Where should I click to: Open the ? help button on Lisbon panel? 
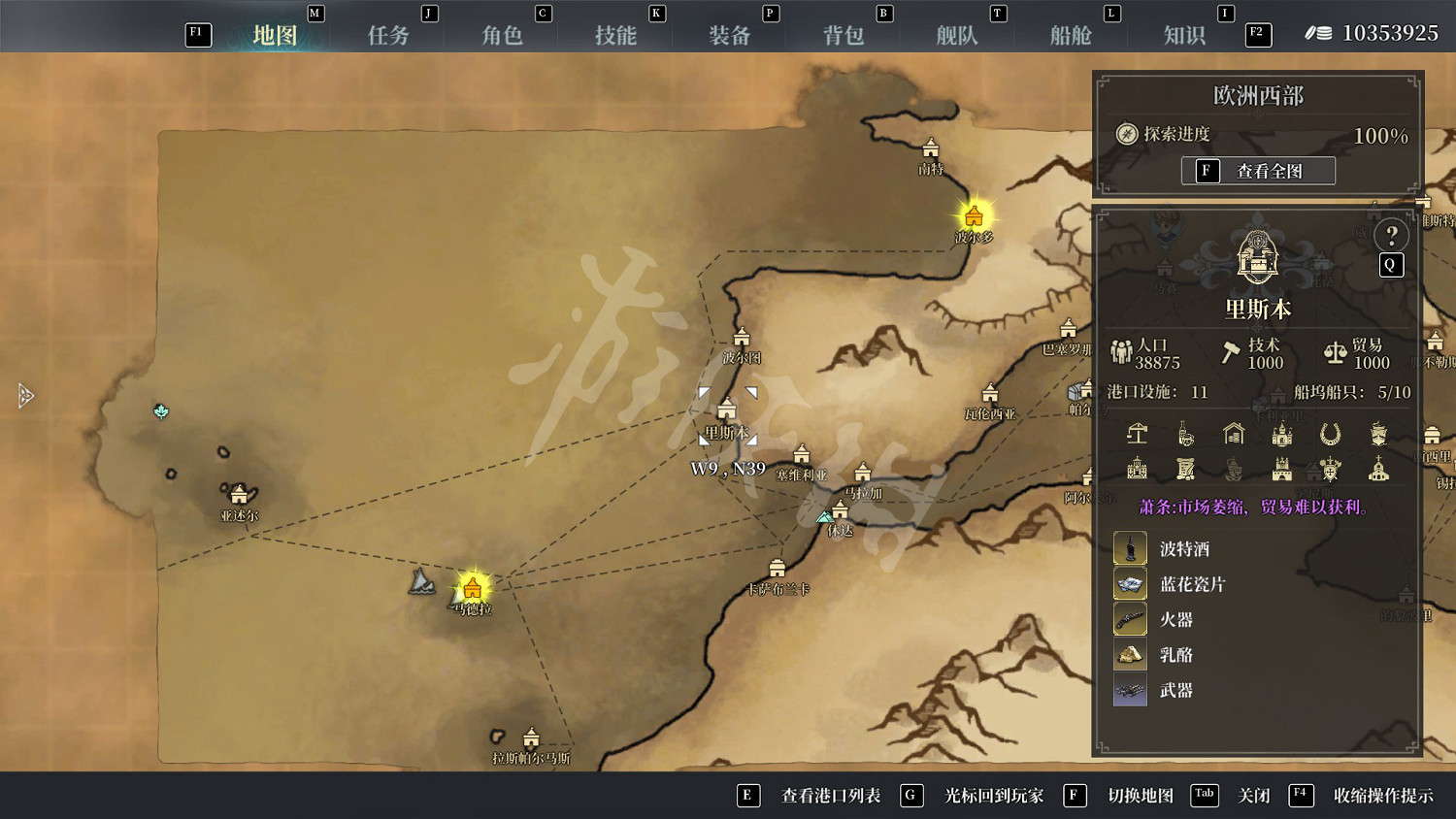tap(1392, 234)
